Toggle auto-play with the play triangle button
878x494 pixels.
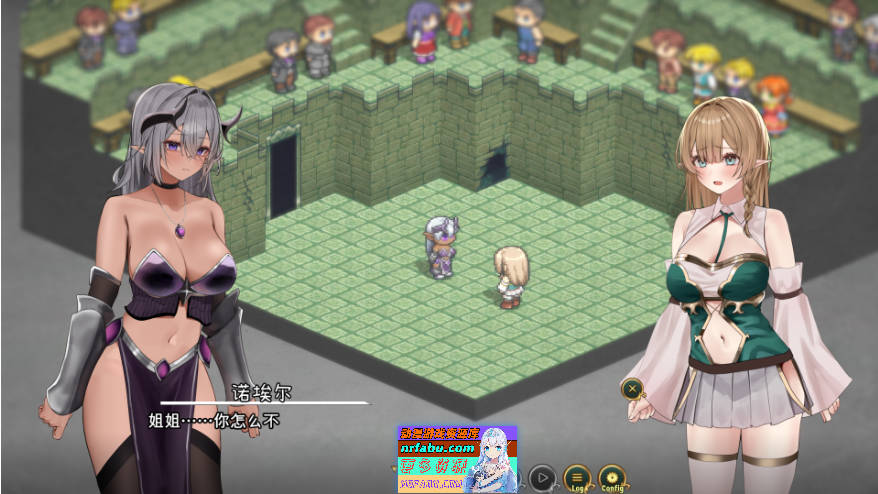(x=542, y=479)
